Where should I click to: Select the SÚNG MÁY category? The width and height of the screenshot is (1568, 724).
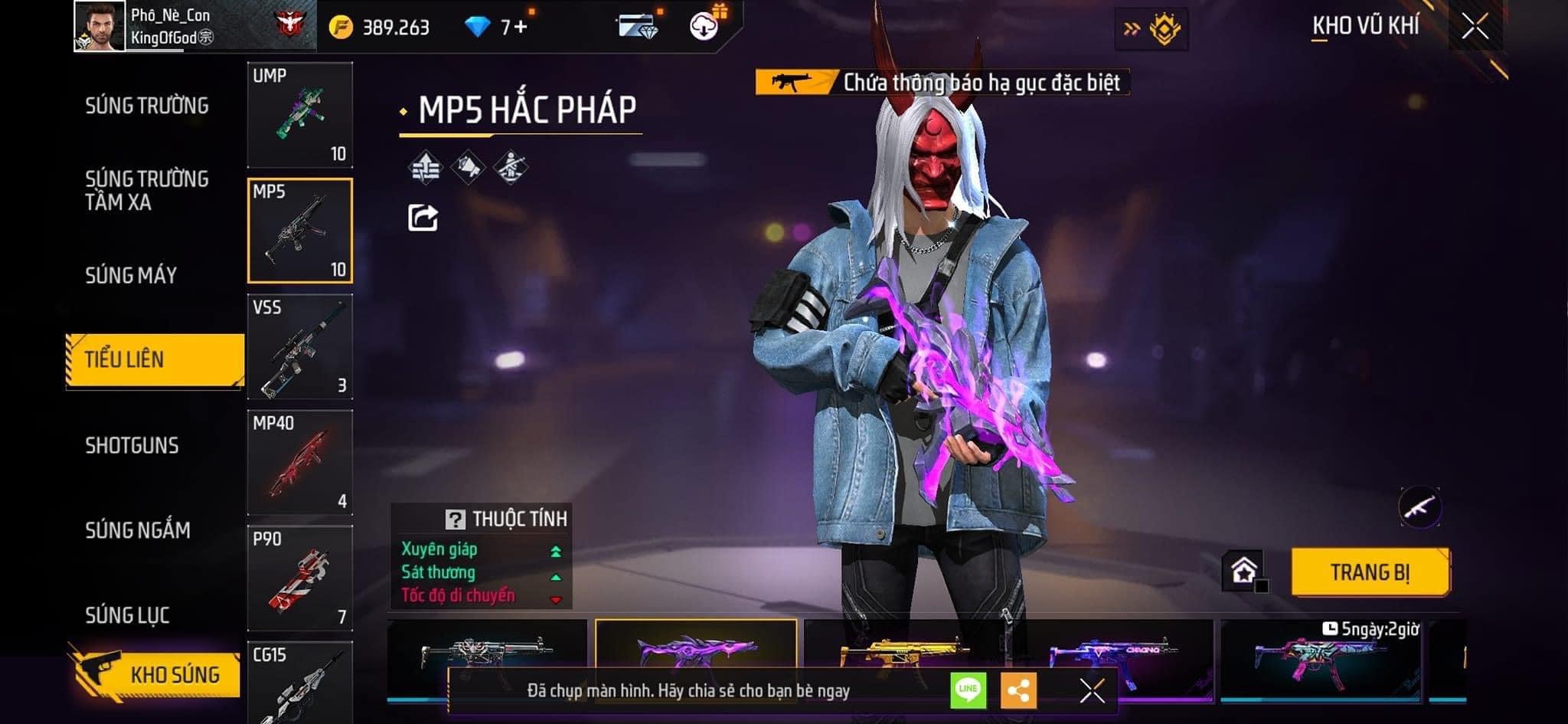[131, 275]
